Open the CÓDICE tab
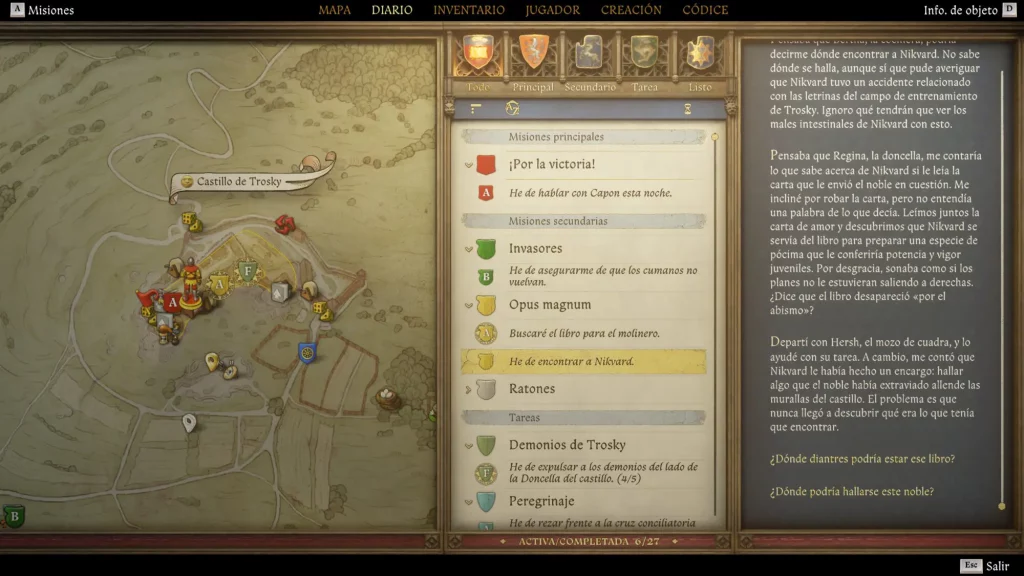This screenshot has width=1024, height=576. coord(705,11)
